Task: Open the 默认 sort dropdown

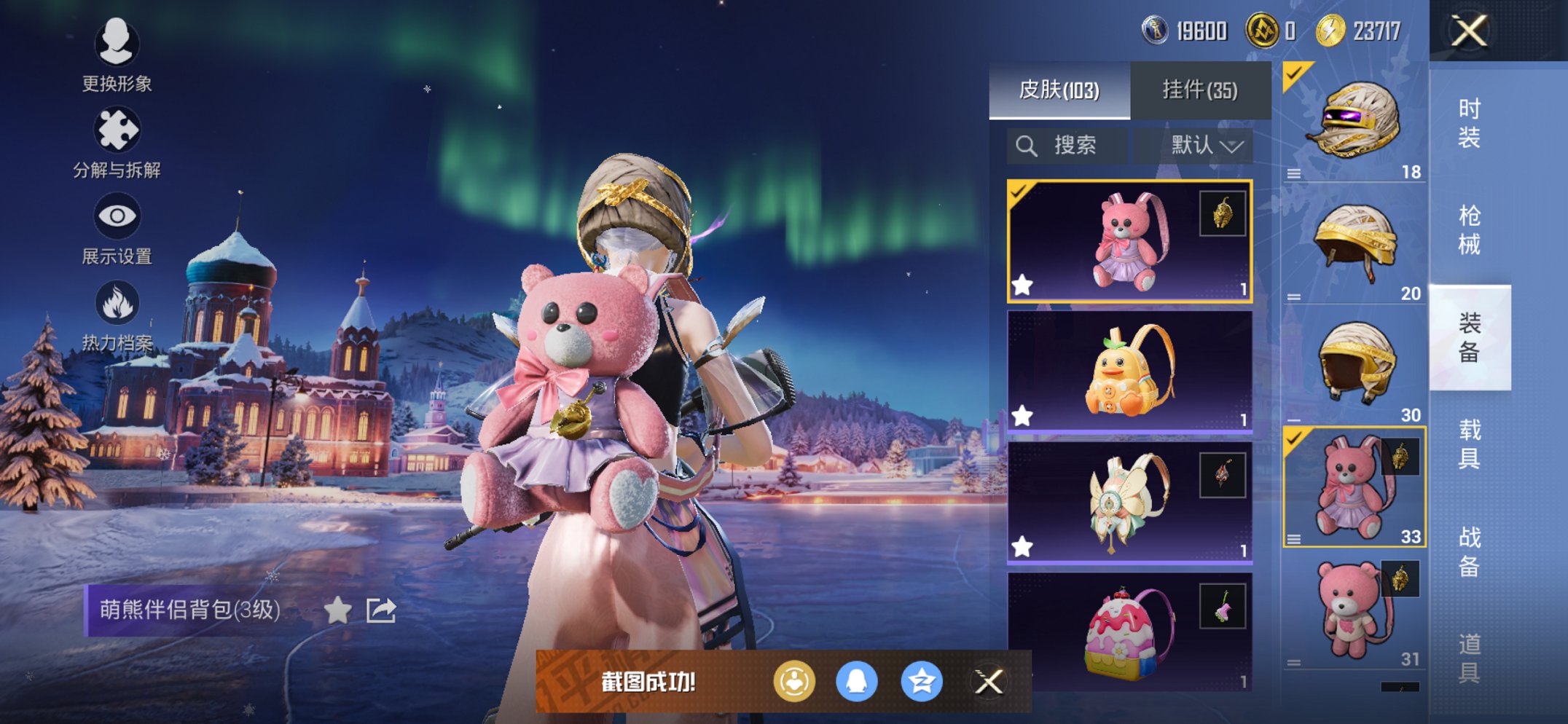Action: tap(1206, 146)
